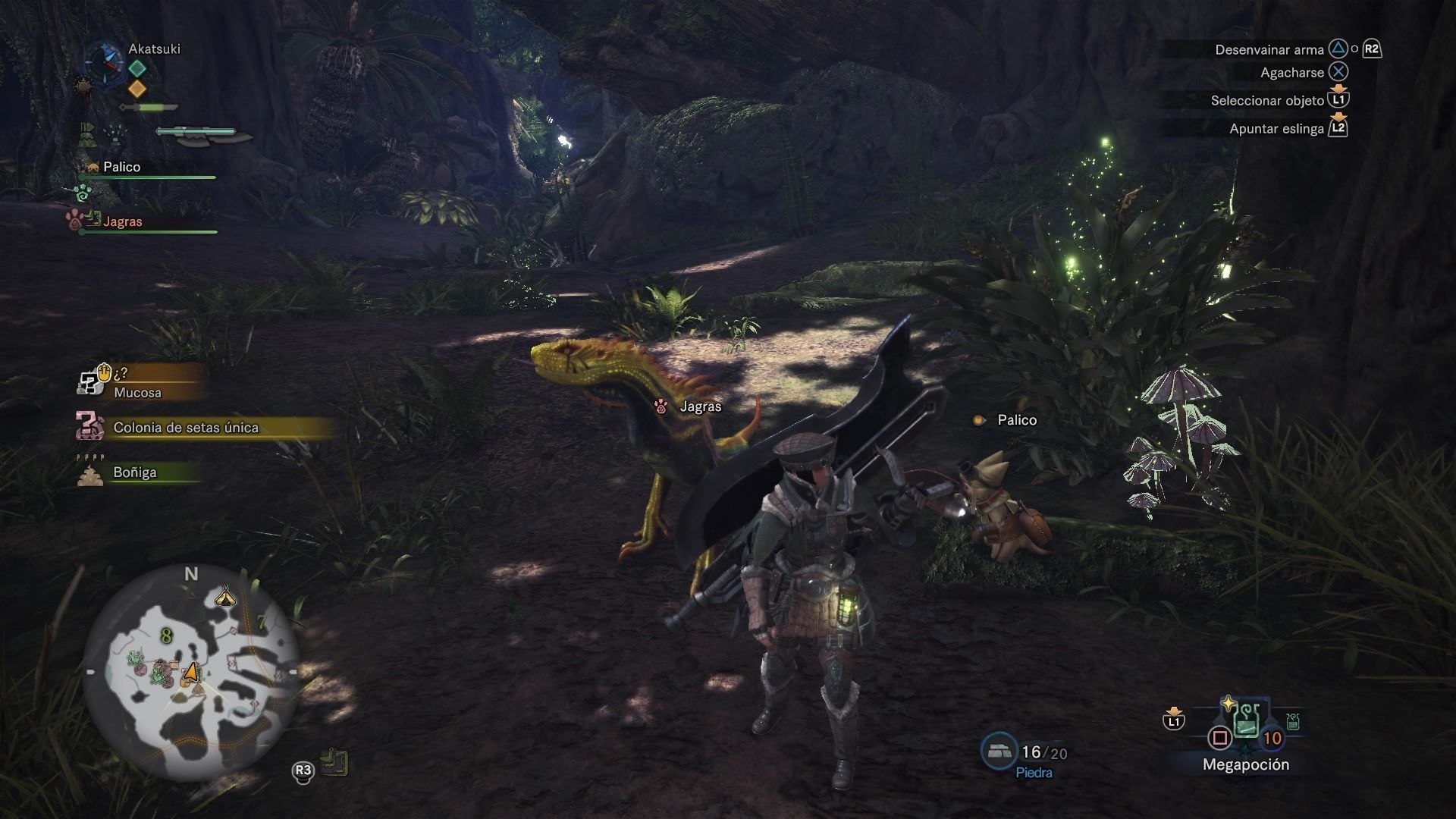The height and width of the screenshot is (819, 1456).
Task: Click the camp tent marker on minimap
Action: click(x=225, y=598)
